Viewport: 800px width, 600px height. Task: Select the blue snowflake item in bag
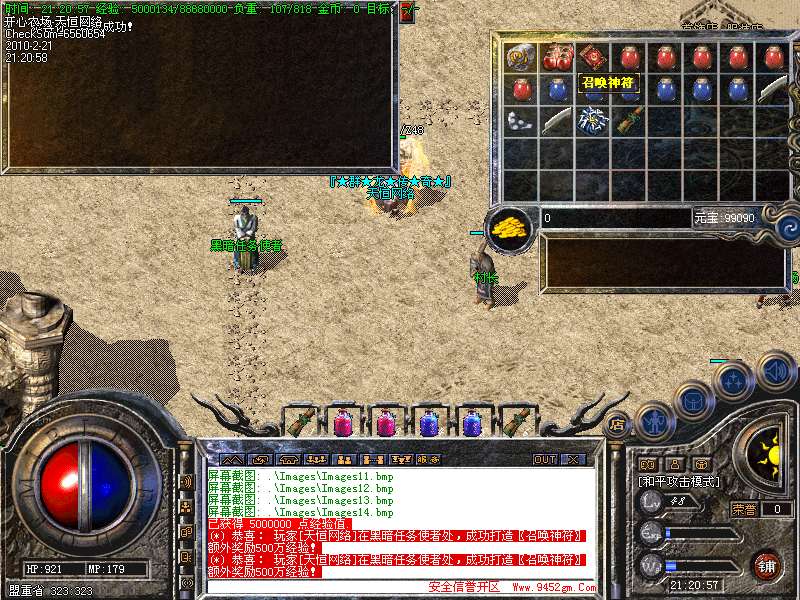[592, 121]
